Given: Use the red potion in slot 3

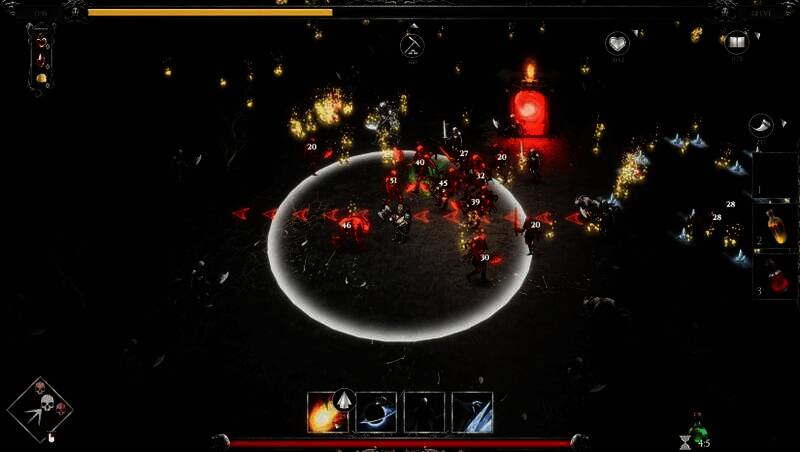Looking at the screenshot, I should click(776, 274).
